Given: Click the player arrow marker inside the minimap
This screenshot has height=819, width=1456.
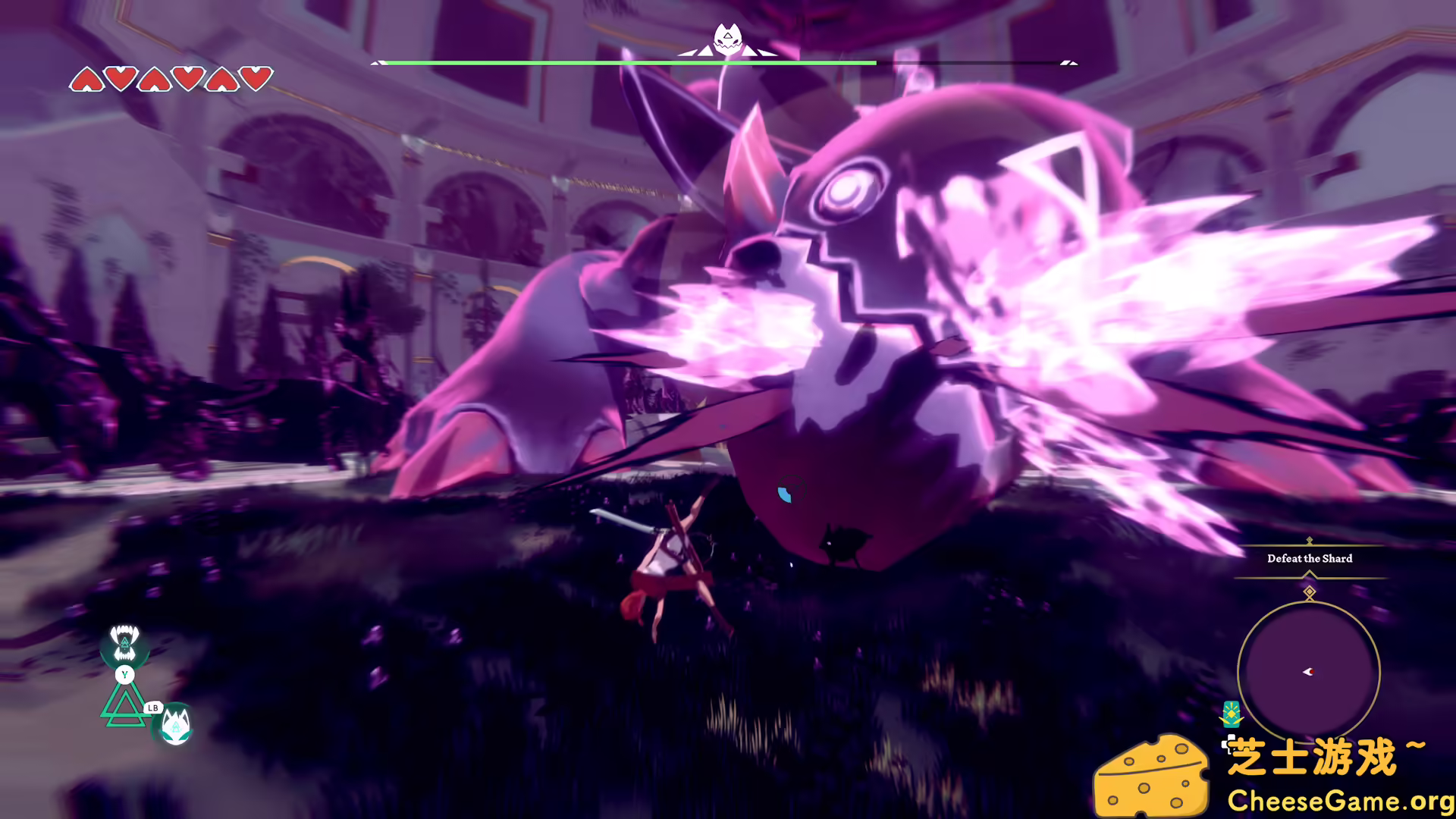Looking at the screenshot, I should [1309, 671].
